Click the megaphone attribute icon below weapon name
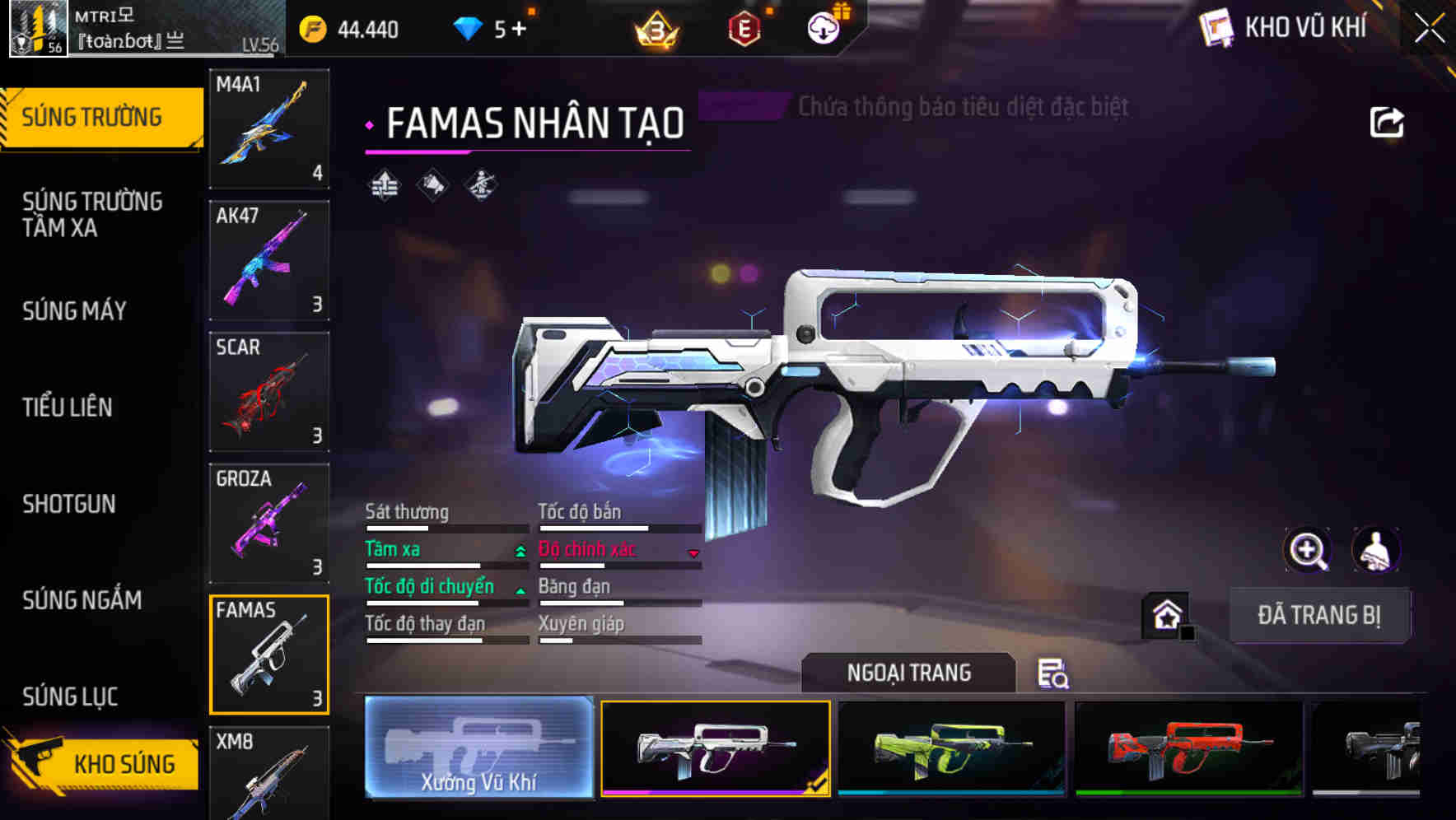This screenshot has width=1456, height=820. [x=432, y=183]
